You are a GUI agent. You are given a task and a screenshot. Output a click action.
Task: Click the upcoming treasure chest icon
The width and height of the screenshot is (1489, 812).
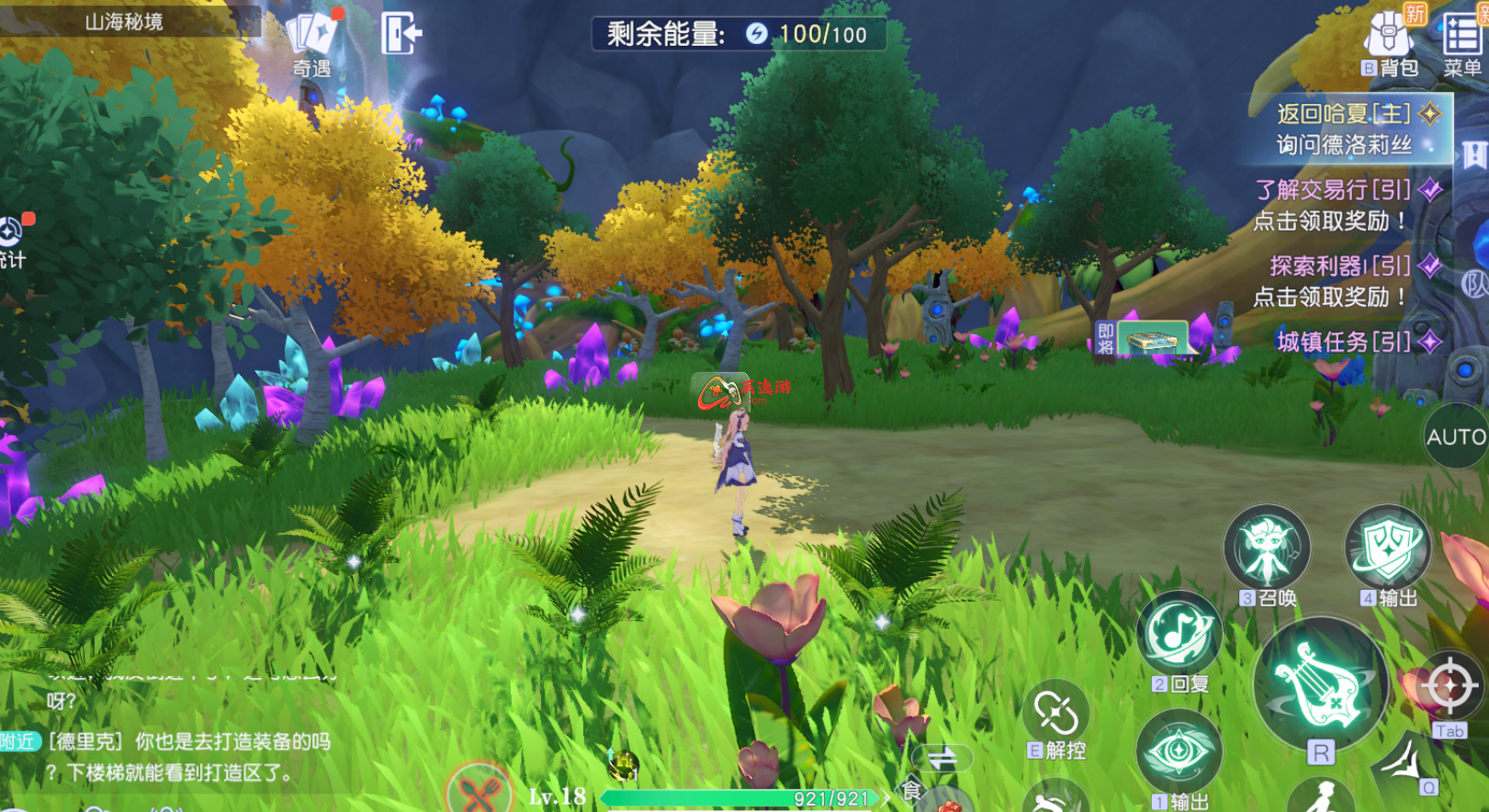pos(1151,339)
